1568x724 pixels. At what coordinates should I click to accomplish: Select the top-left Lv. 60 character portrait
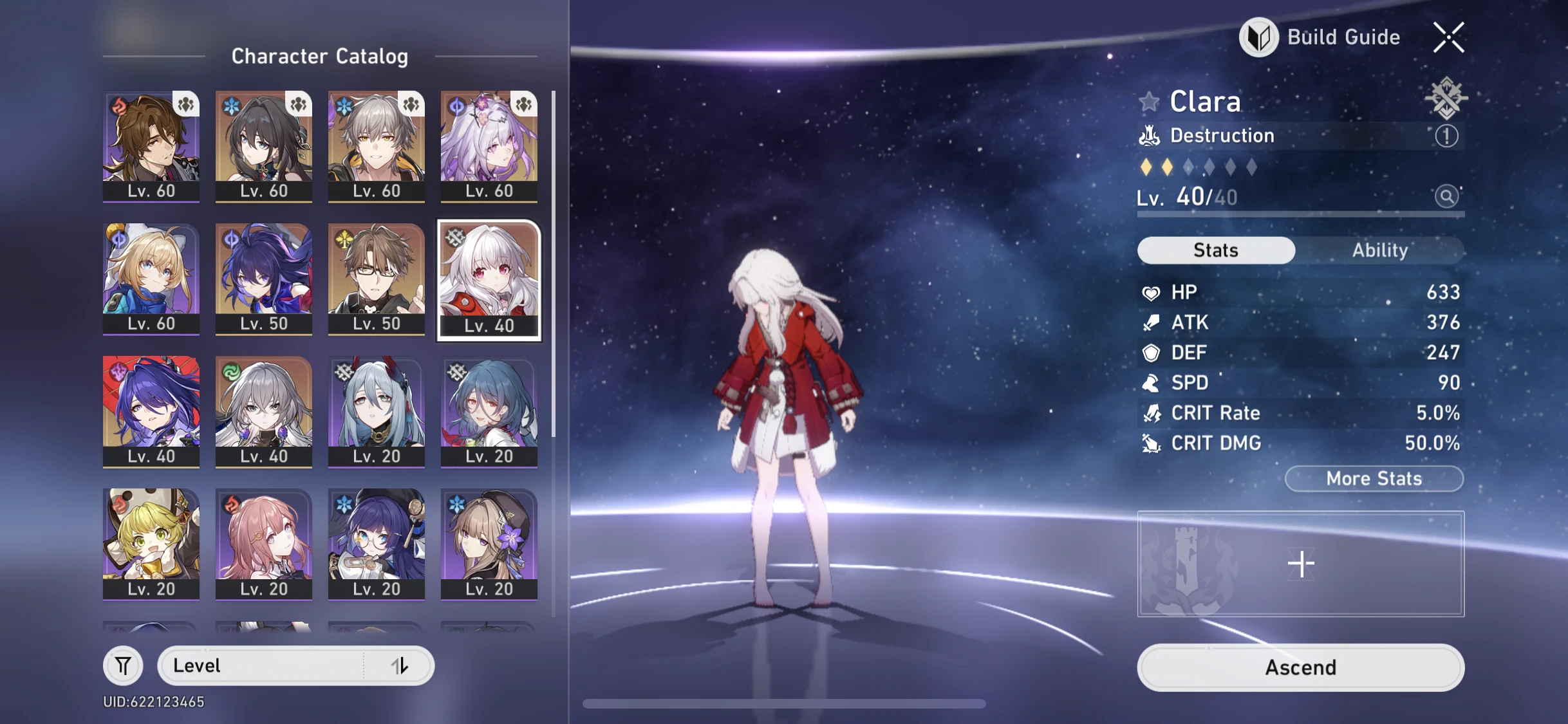click(151, 145)
